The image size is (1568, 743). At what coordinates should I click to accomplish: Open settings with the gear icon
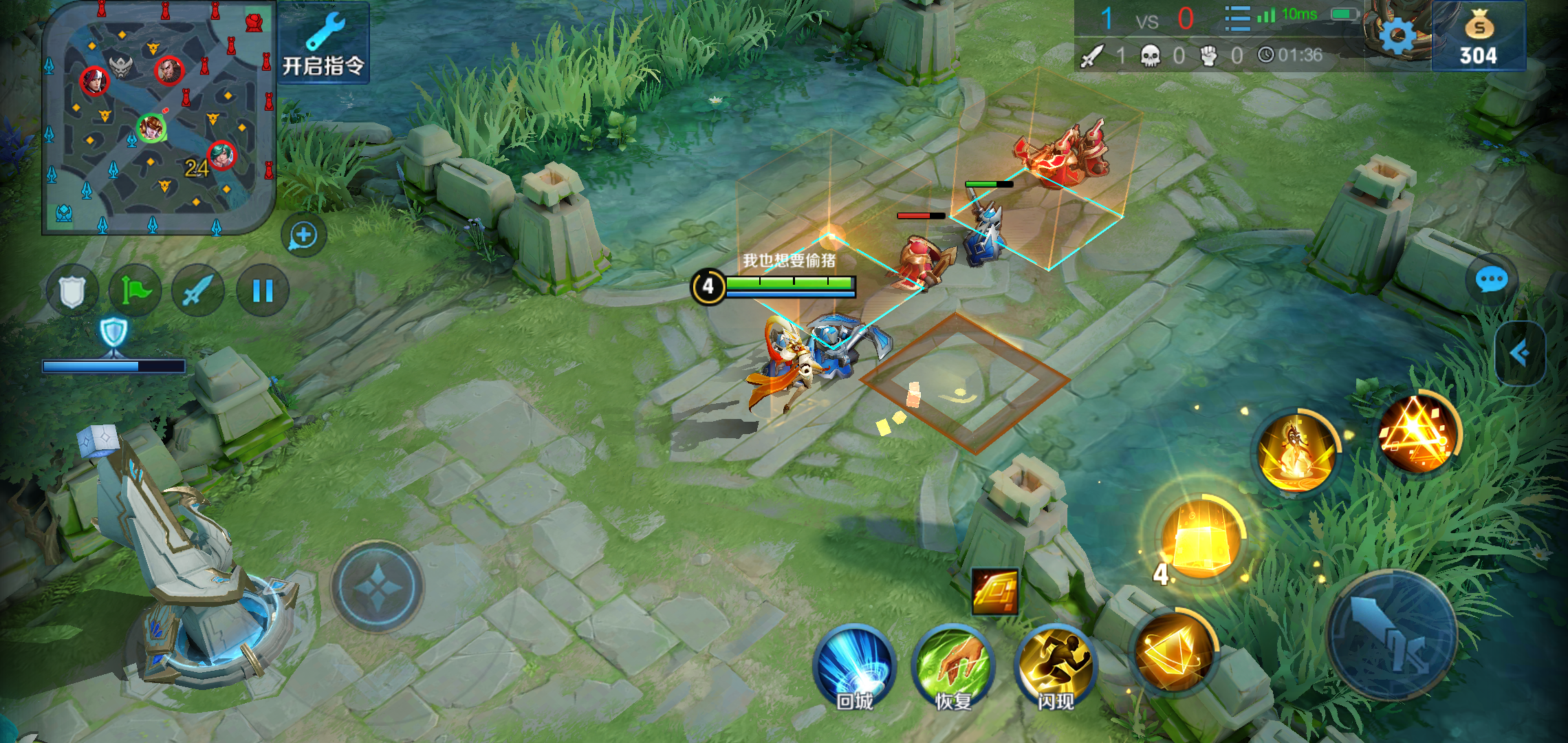[x=1397, y=34]
